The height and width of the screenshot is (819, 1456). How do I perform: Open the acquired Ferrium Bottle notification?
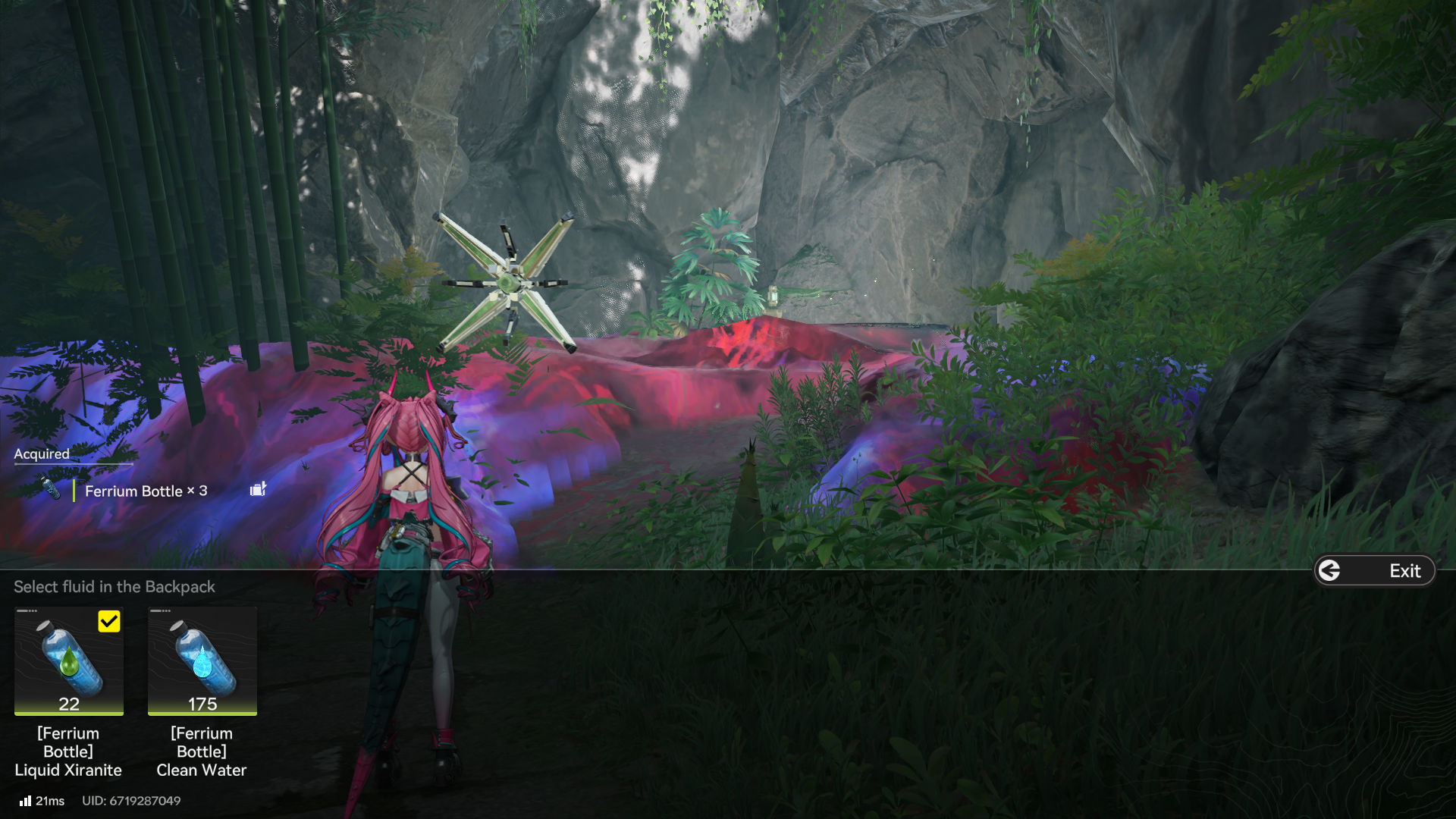tap(146, 491)
